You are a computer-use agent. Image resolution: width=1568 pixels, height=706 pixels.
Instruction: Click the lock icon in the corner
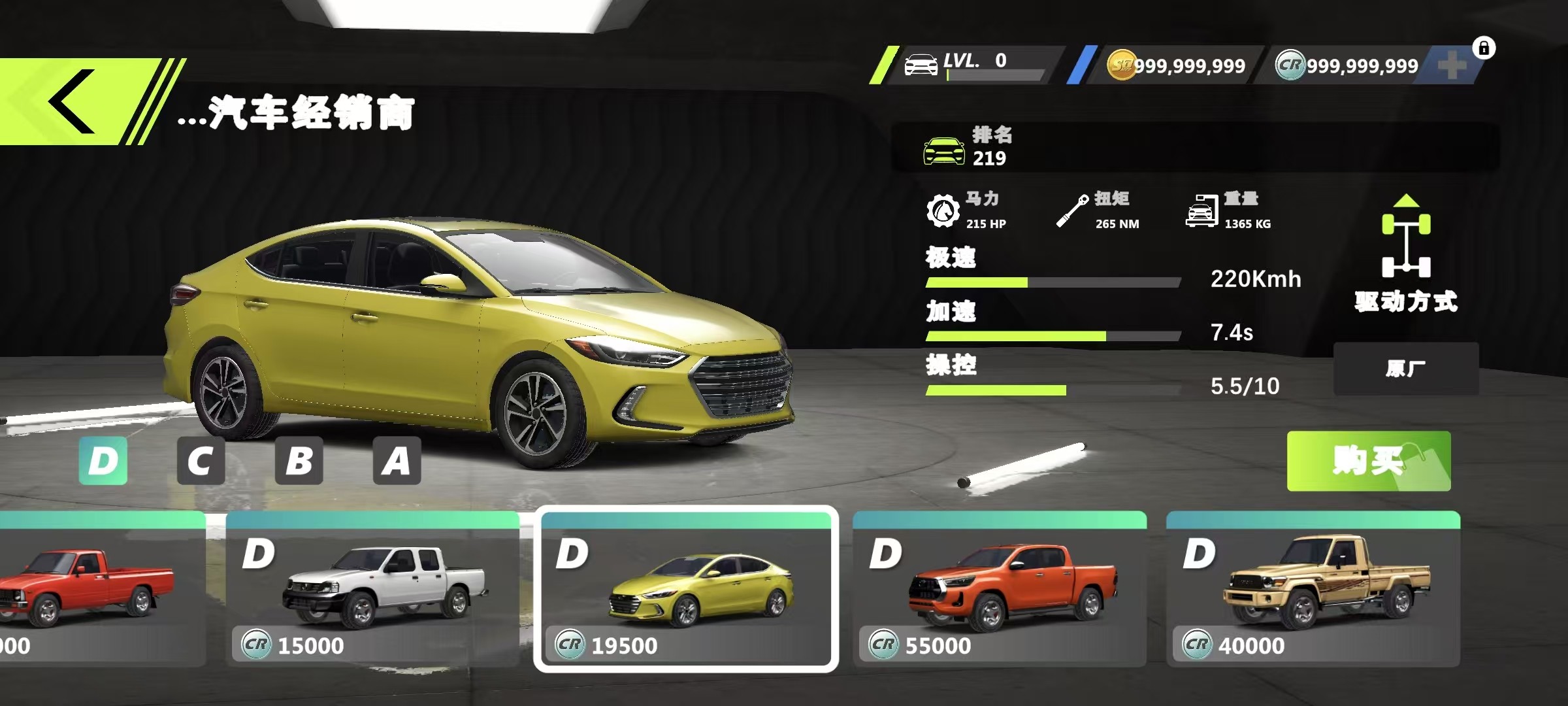click(x=1484, y=48)
